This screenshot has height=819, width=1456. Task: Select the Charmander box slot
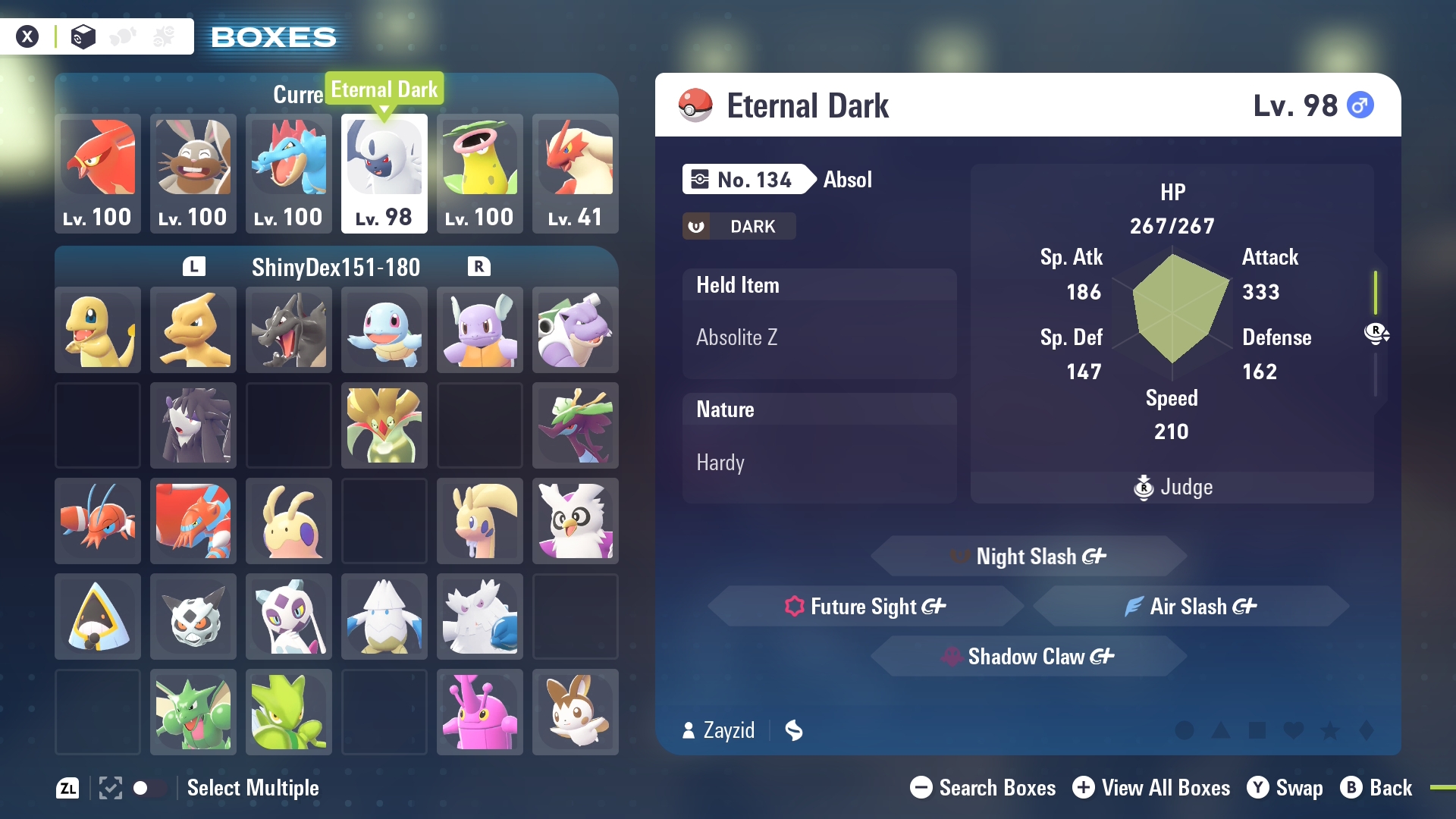click(98, 330)
